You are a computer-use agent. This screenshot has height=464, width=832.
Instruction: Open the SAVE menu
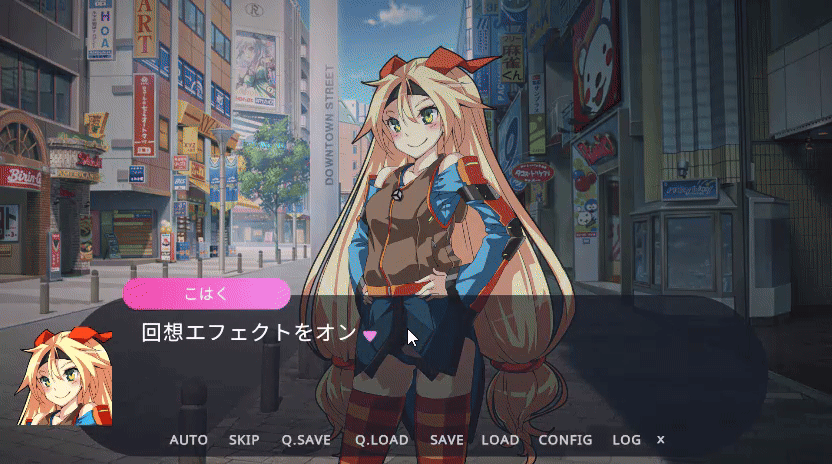pyautogui.click(x=447, y=440)
